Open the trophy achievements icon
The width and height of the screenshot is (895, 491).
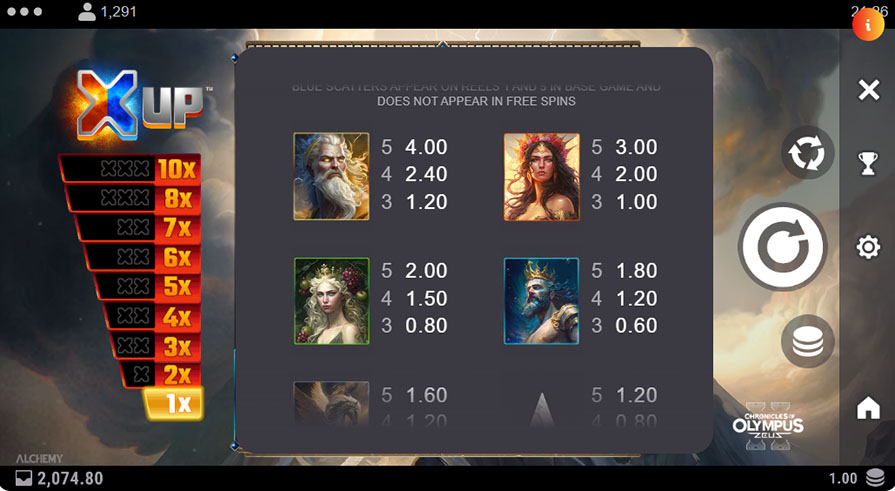pyautogui.click(x=868, y=164)
